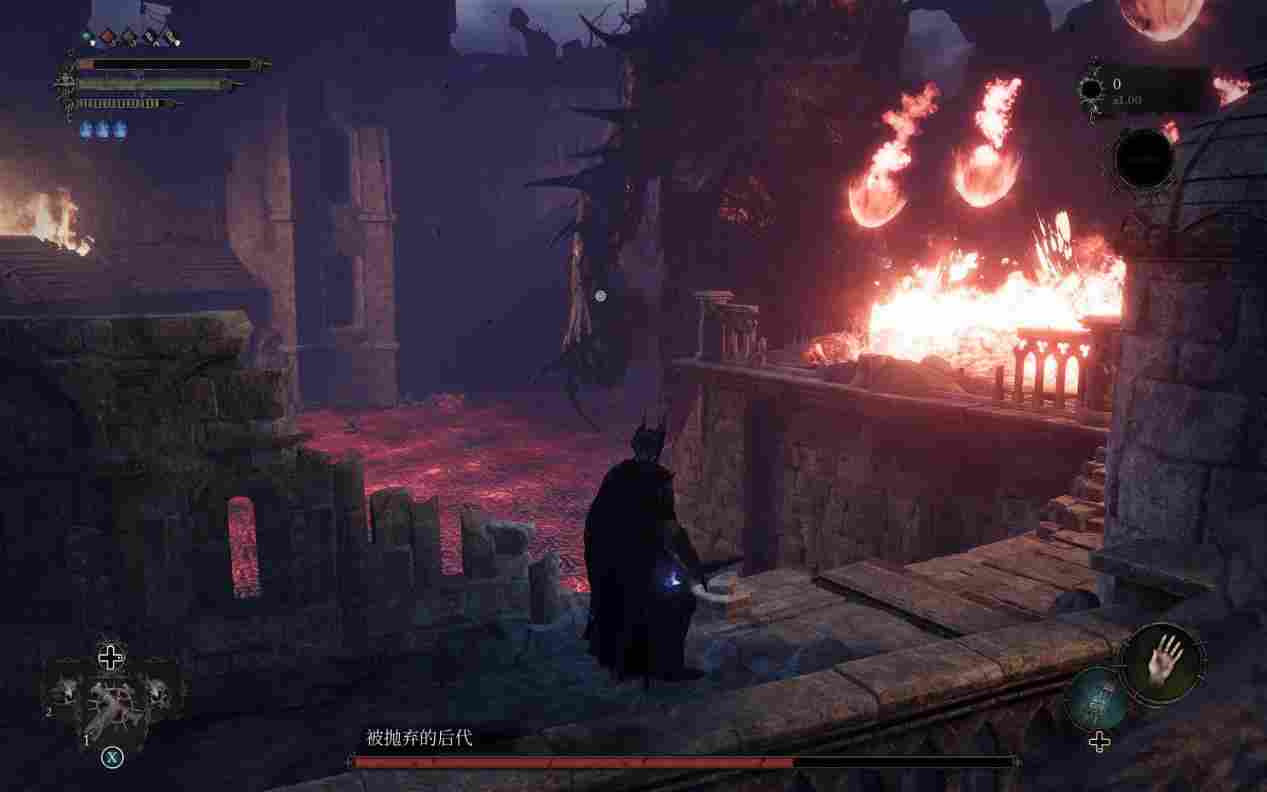Activate the teal lamp circle icon
Image resolution: width=1267 pixels, height=792 pixels.
(x=1097, y=700)
